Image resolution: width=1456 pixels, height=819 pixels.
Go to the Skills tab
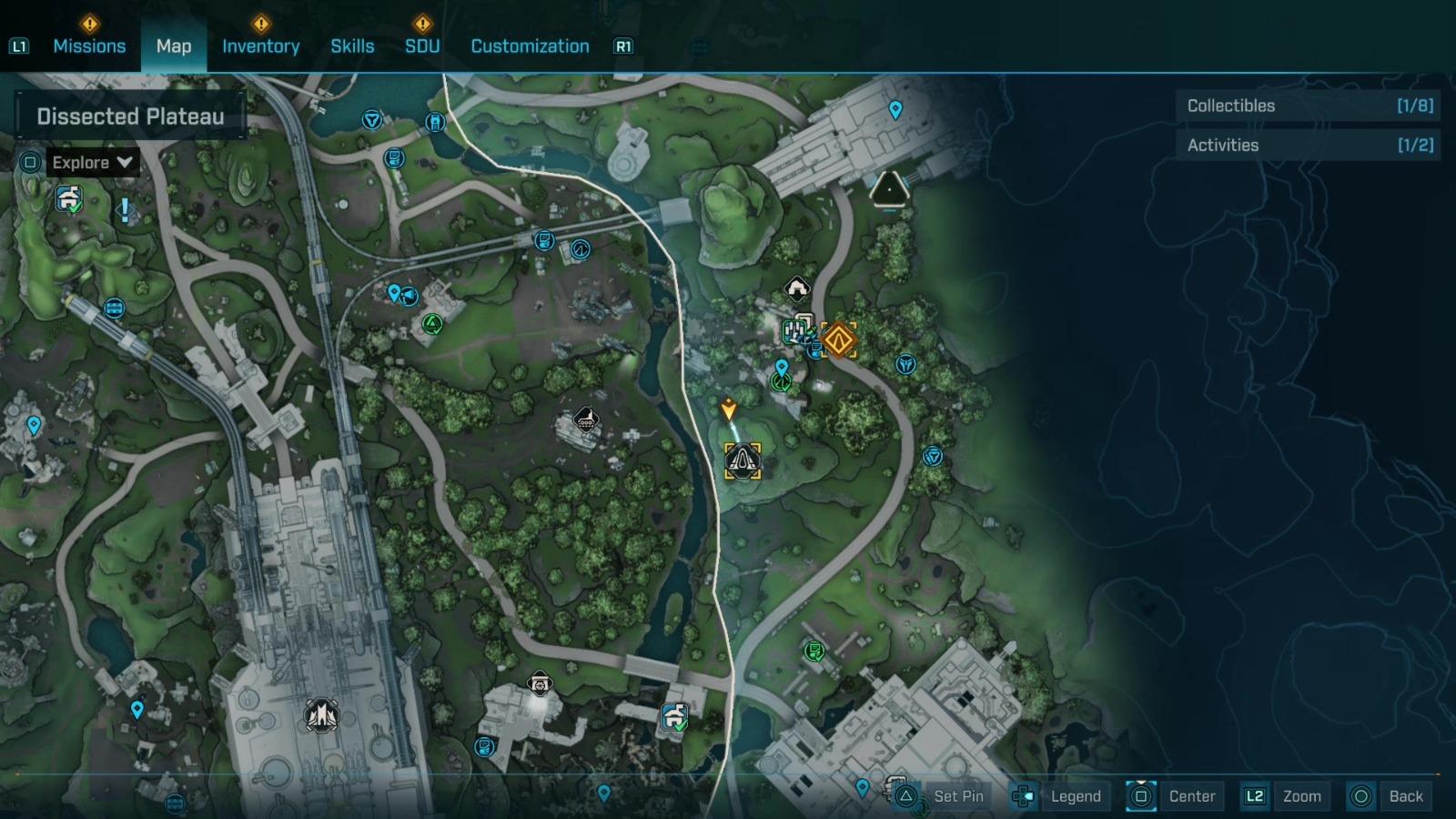point(352,46)
